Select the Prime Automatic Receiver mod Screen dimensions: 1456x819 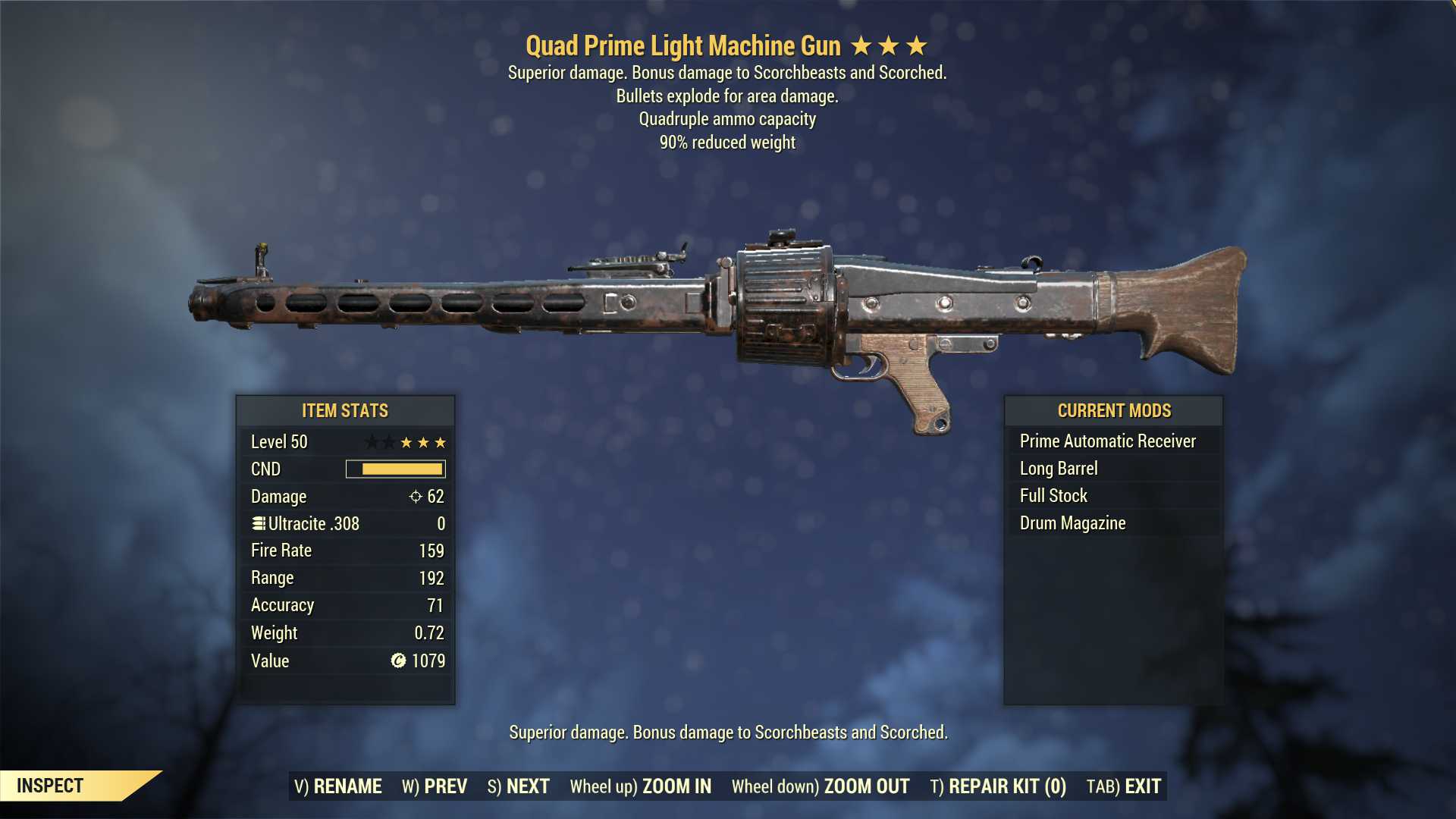pos(1107,441)
